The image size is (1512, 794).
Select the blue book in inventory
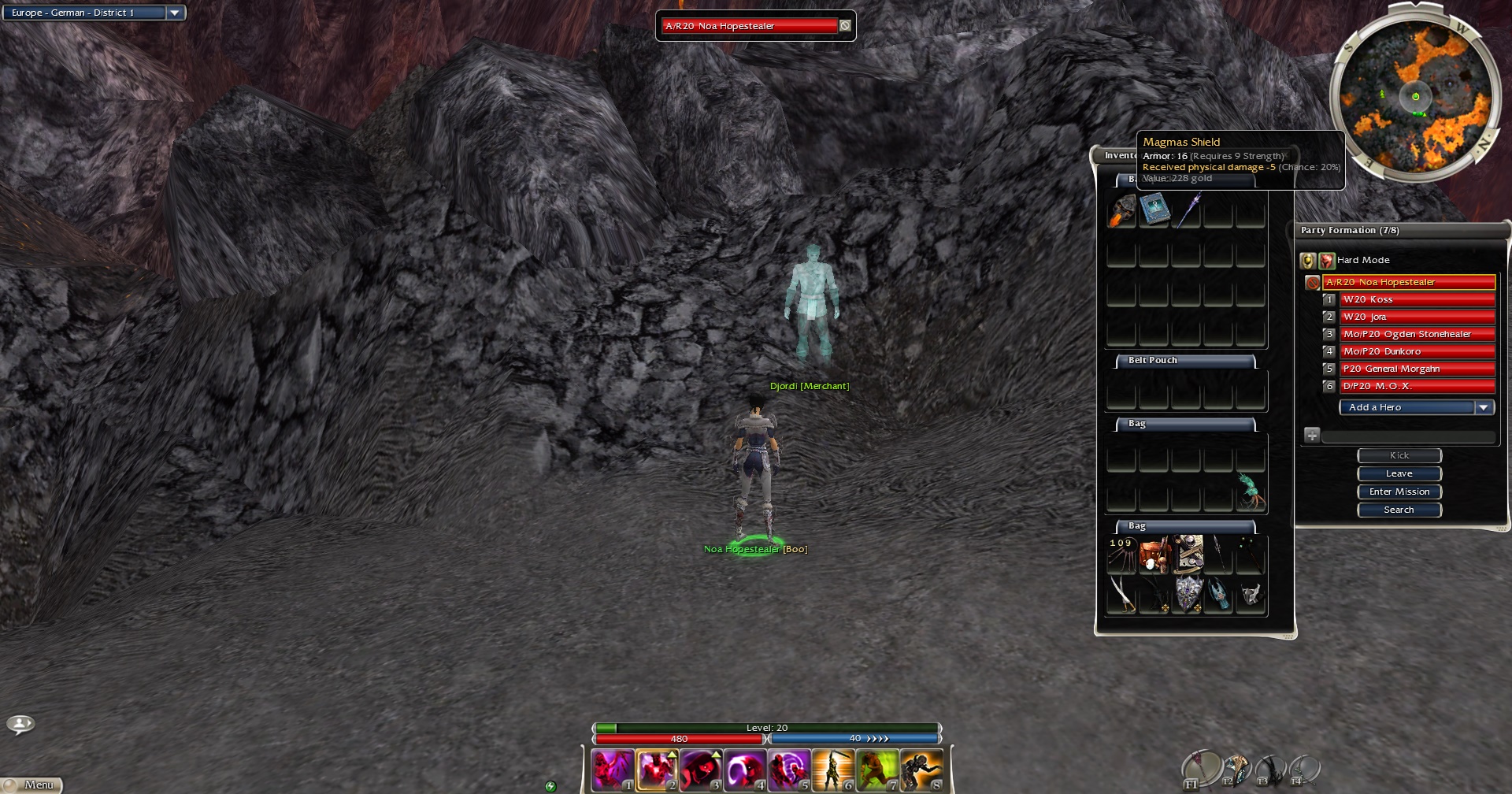coord(1154,210)
